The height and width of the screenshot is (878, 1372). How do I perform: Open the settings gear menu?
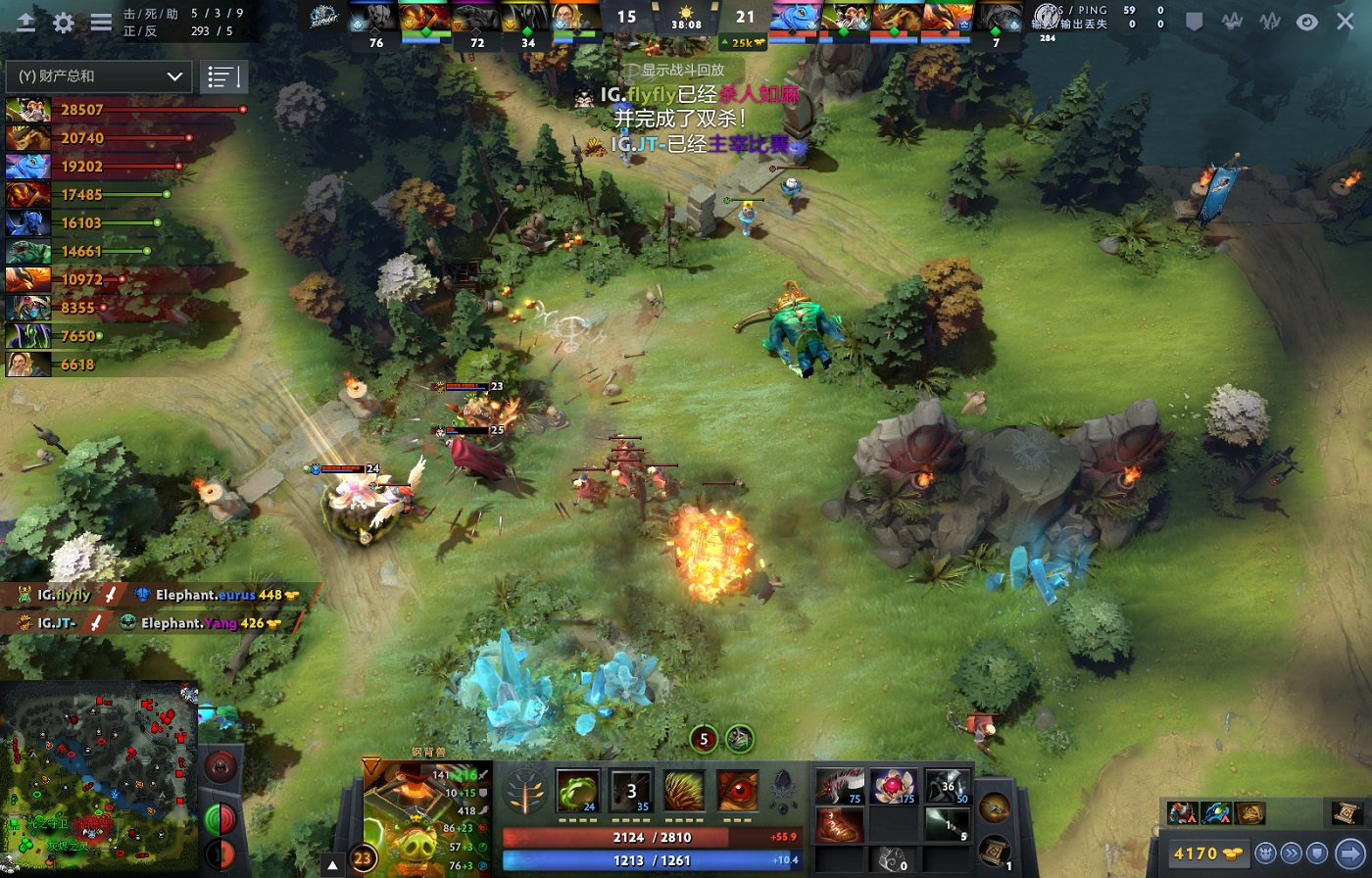coord(64,24)
